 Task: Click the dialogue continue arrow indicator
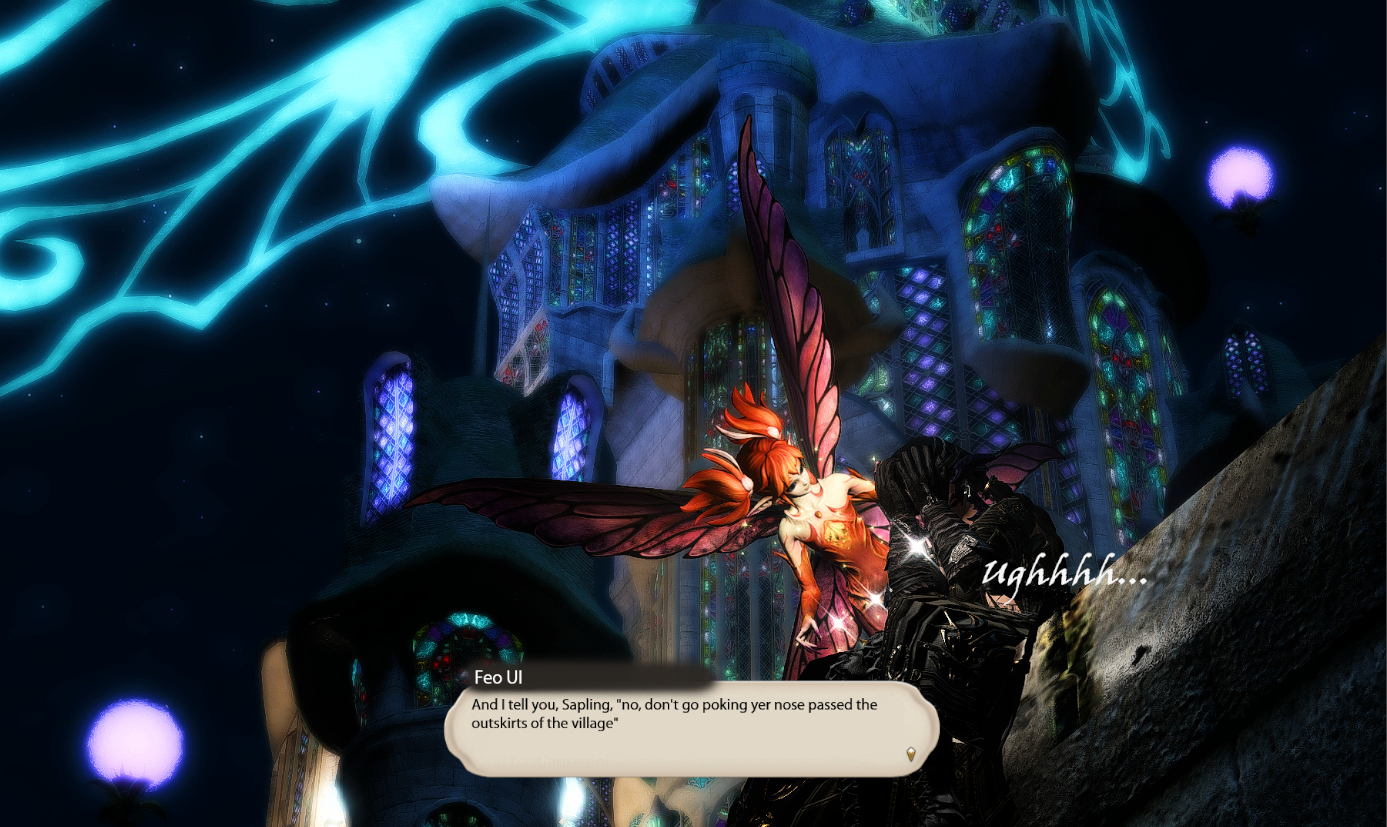(x=910, y=754)
